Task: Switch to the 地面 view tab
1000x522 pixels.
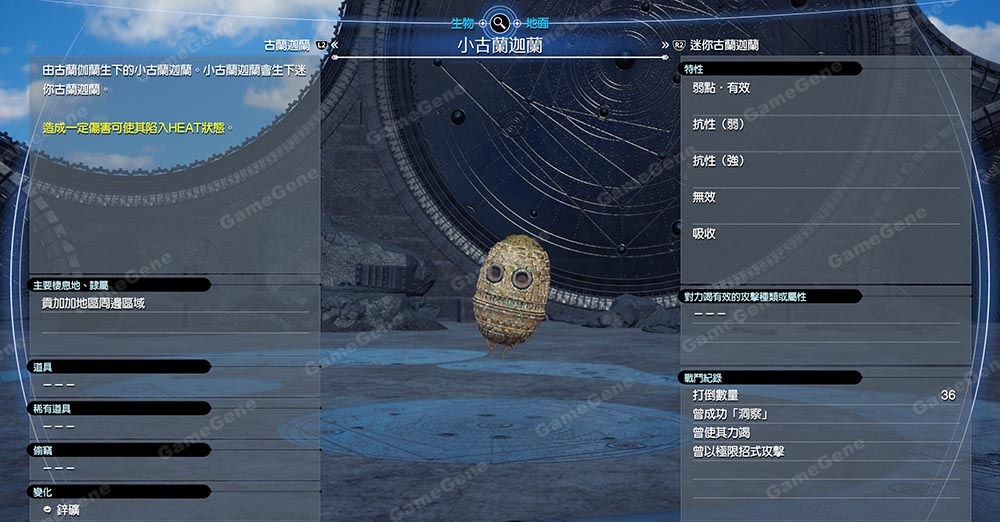Action: [537, 22]
